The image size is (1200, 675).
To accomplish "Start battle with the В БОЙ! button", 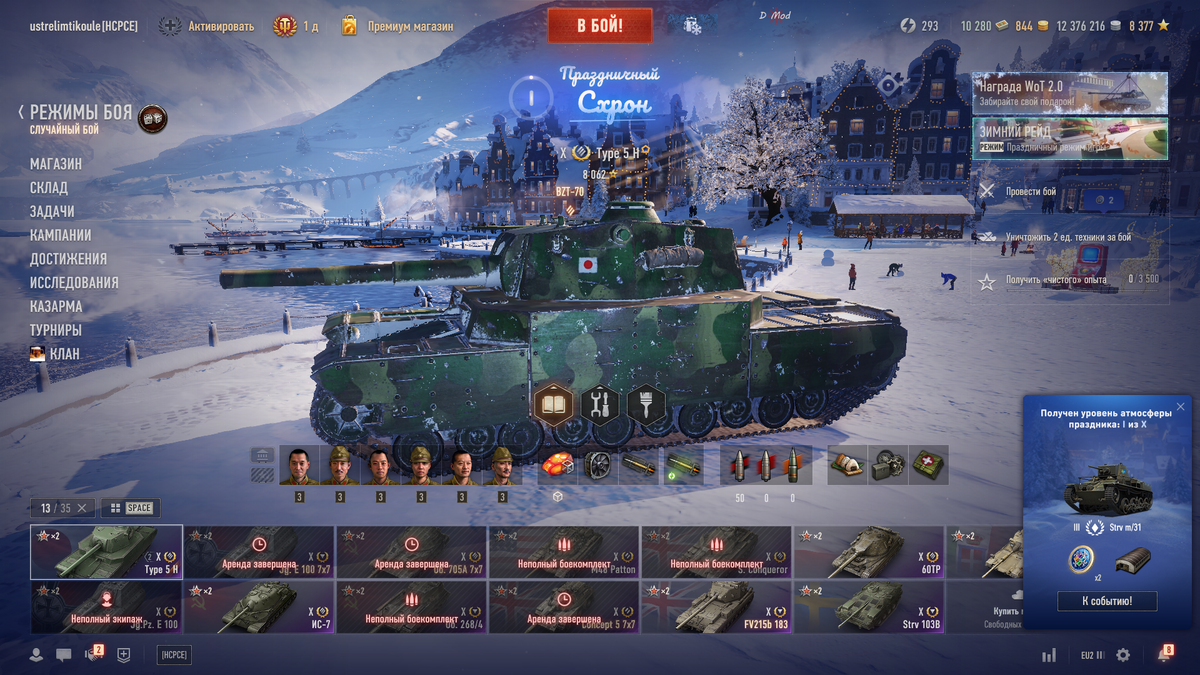I will click(x=599, y=26).
